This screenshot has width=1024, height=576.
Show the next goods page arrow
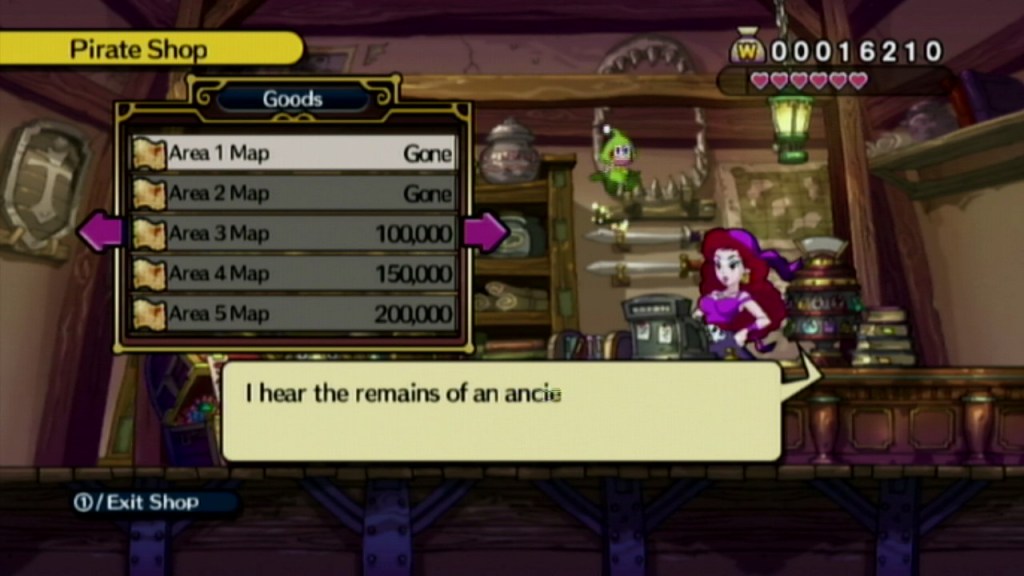[485, 233]
